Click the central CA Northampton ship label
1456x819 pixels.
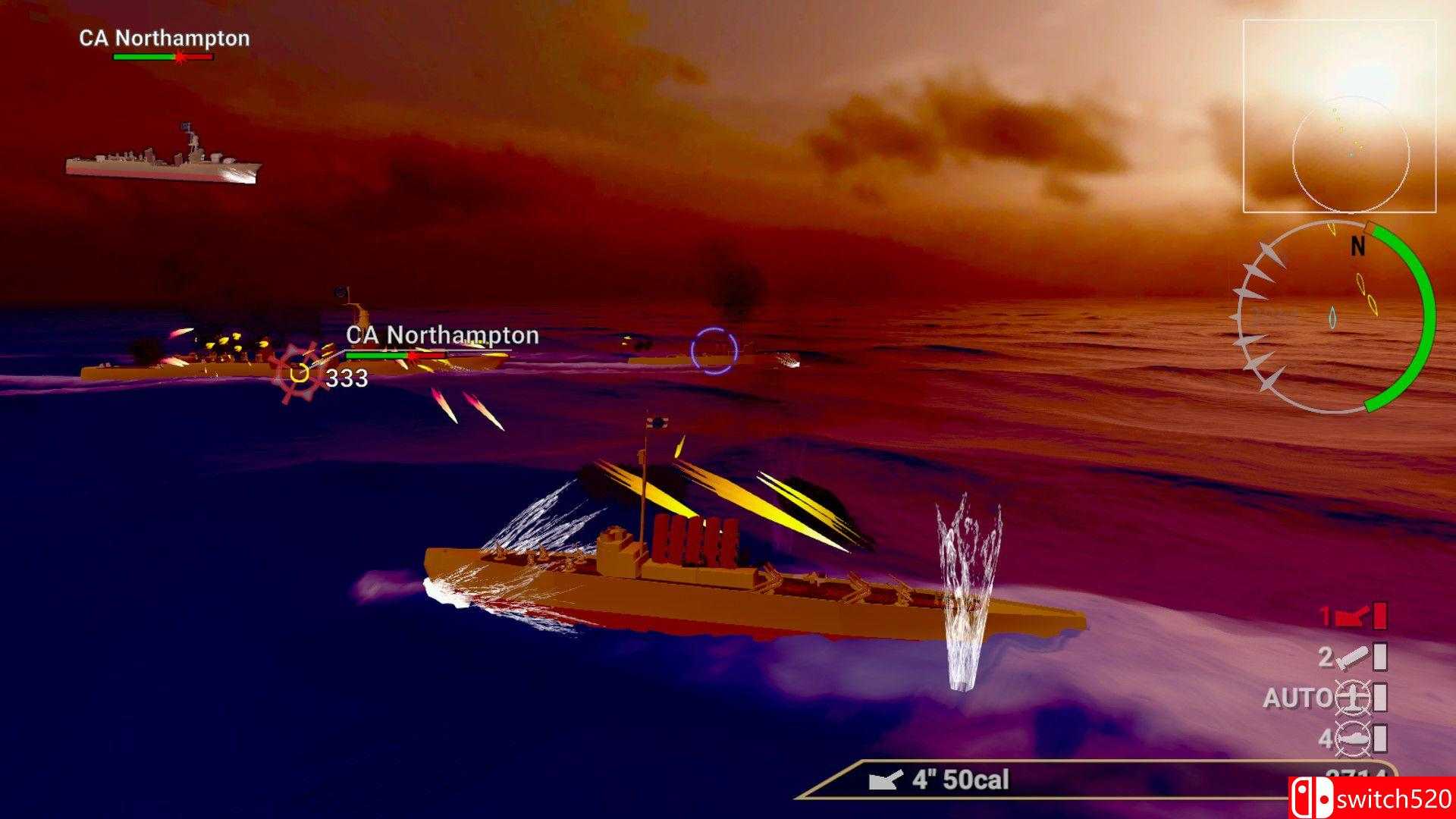tap(442, 334)
